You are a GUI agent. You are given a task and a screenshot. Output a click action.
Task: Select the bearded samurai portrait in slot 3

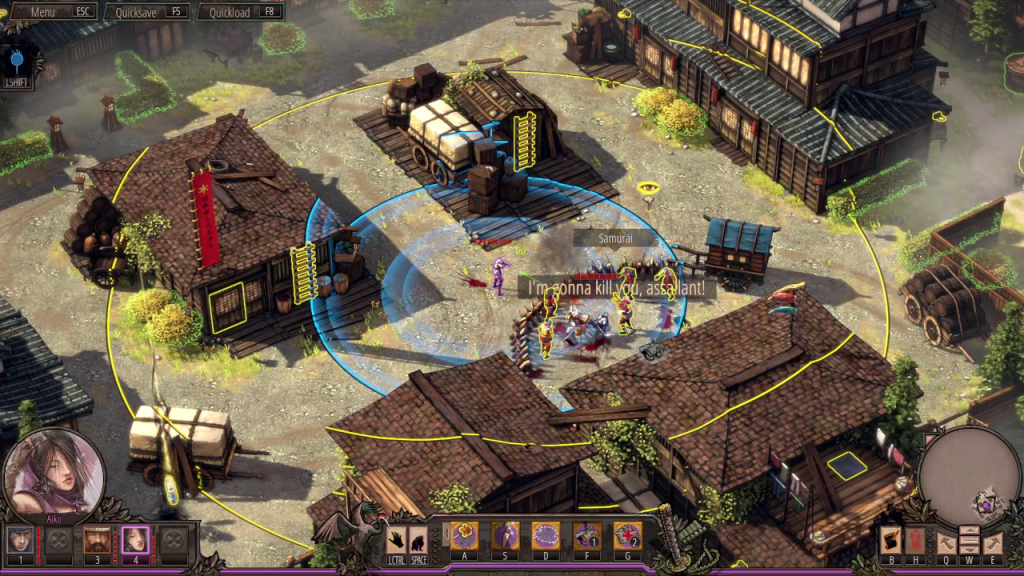97,540
